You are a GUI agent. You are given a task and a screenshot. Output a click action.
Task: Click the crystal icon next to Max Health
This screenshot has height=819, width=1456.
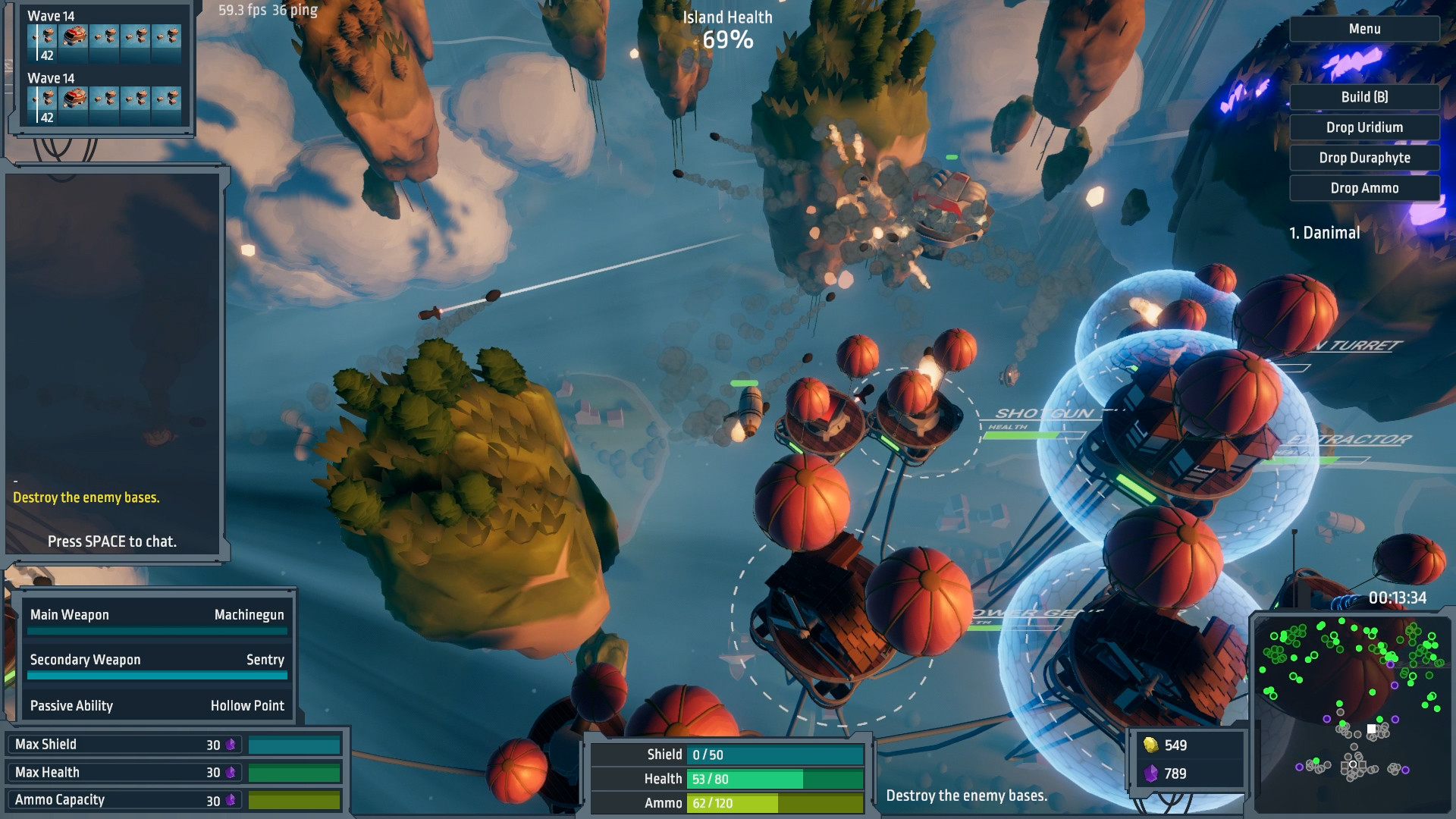tap(232, 772)
